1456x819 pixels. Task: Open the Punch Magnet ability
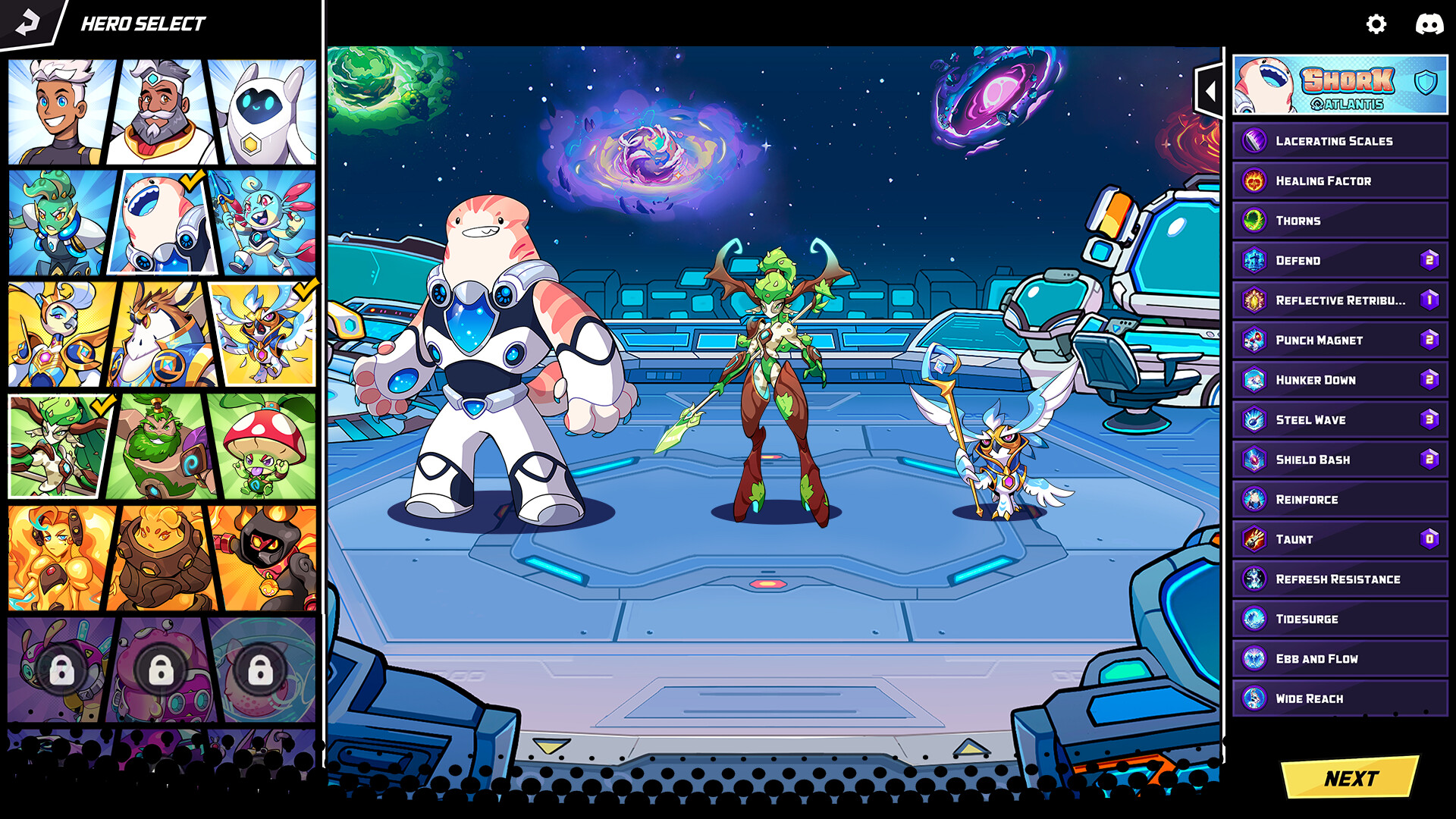[1256, 340]
